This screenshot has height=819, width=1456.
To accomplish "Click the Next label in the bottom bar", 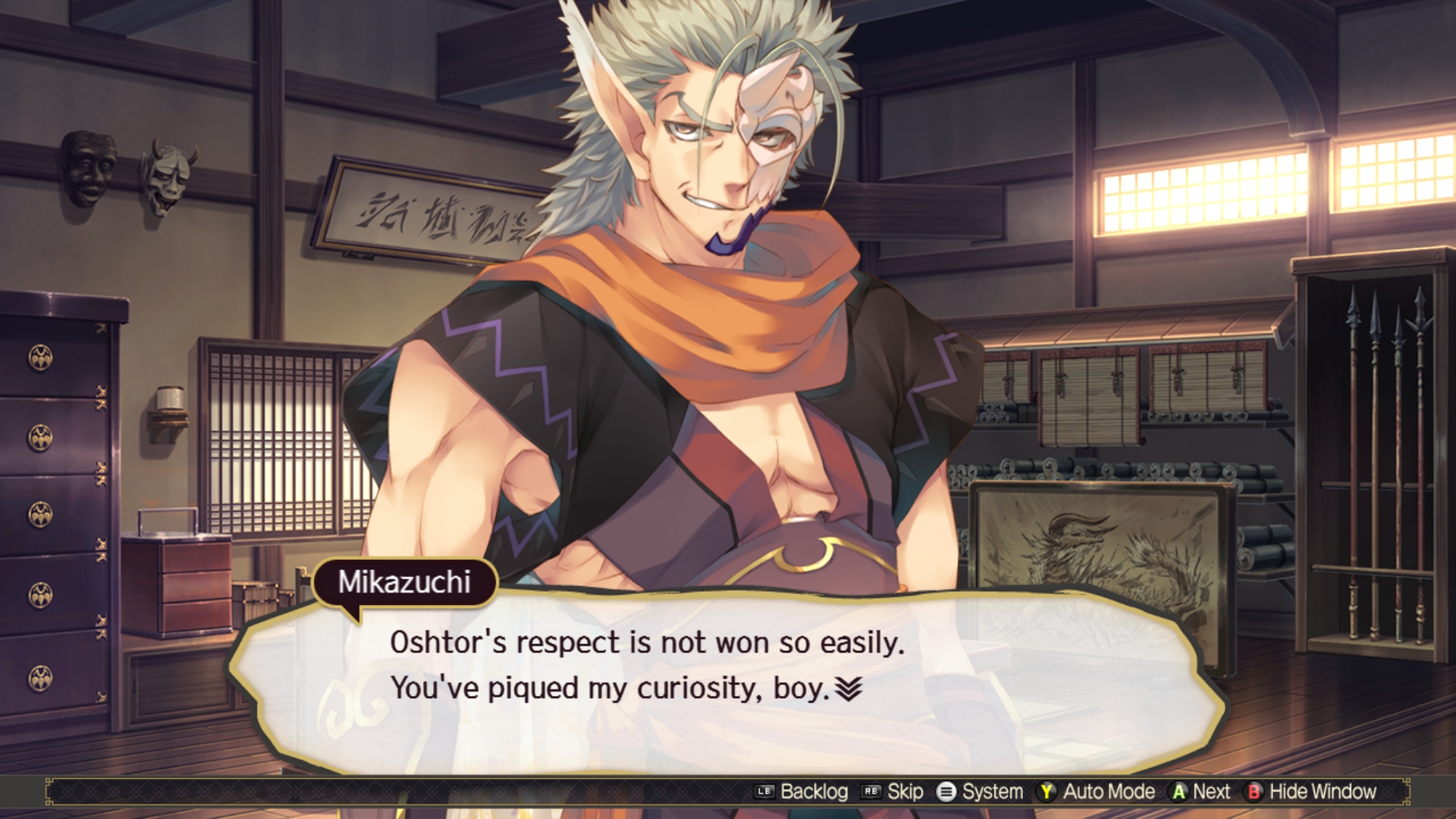I will coord(1211,791).
